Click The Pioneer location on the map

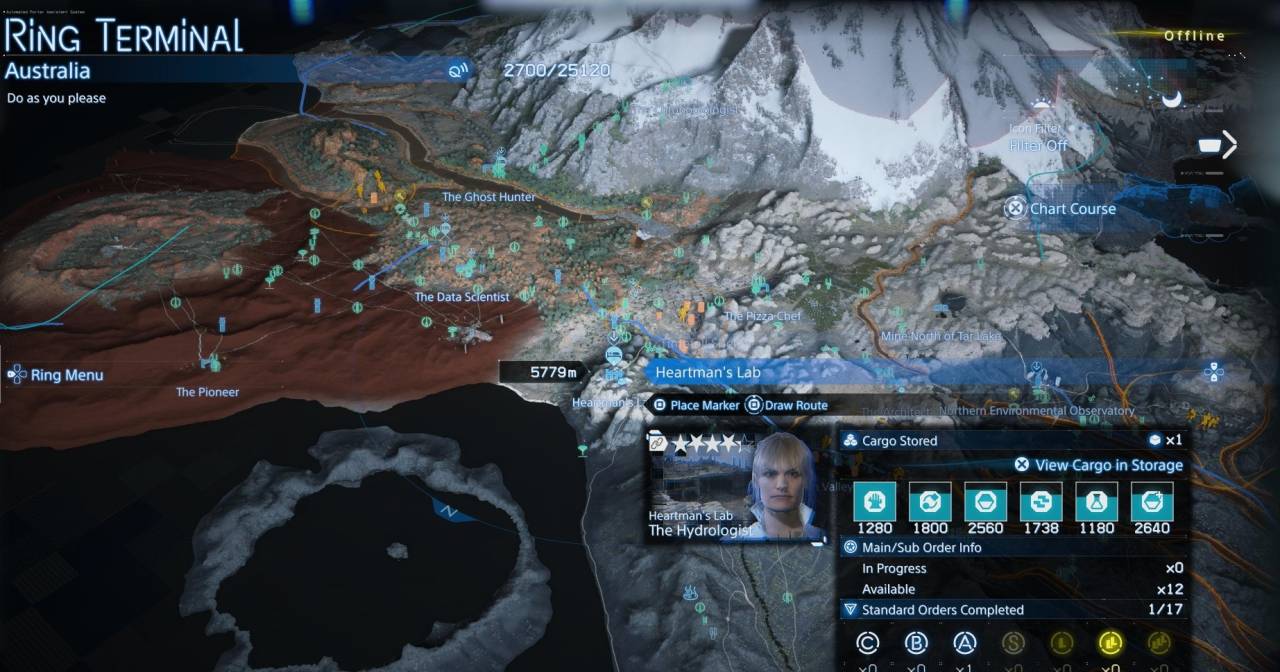208,392
